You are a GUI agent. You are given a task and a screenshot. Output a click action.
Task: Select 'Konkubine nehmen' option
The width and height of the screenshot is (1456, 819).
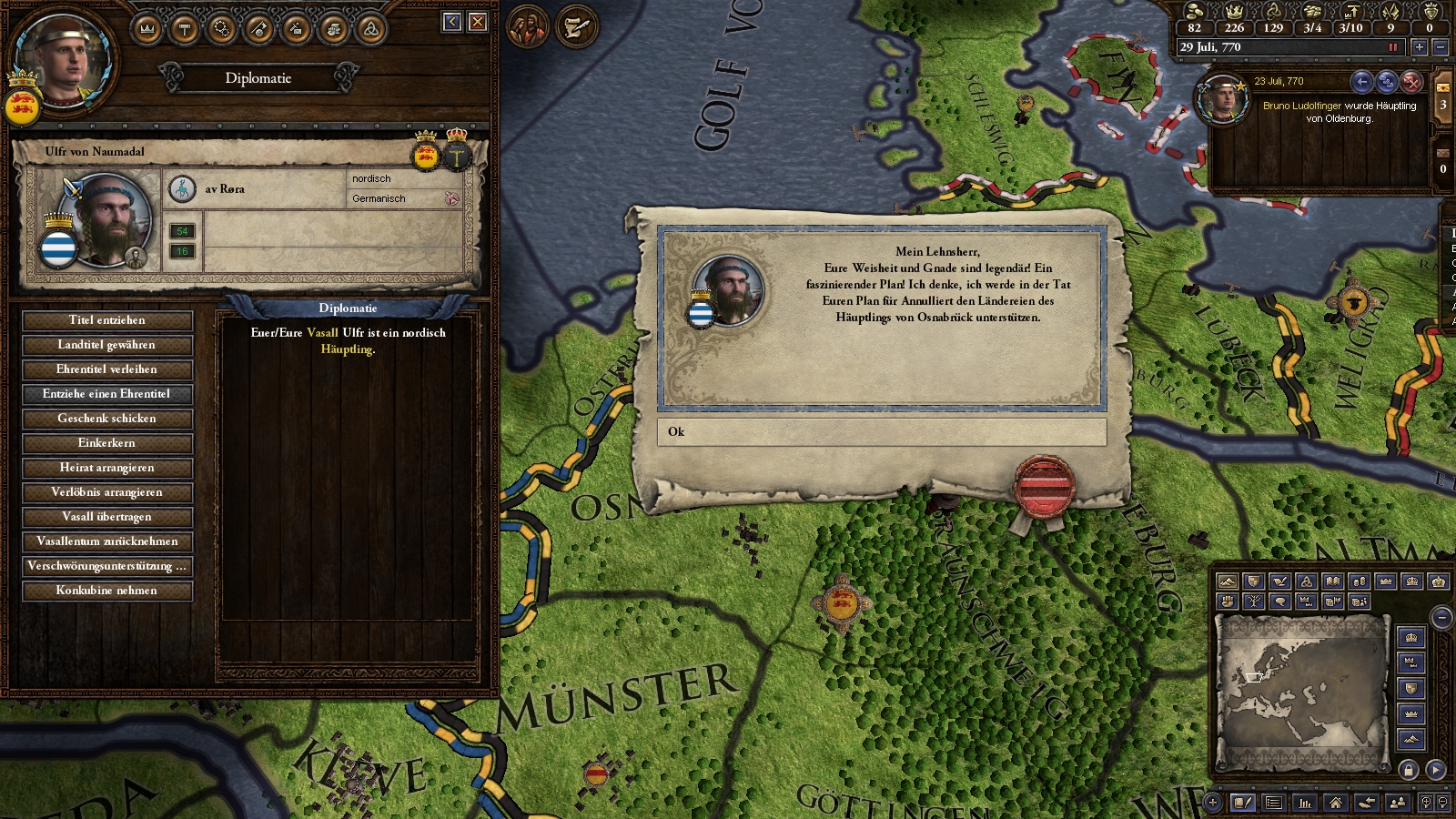pos(107,591)
